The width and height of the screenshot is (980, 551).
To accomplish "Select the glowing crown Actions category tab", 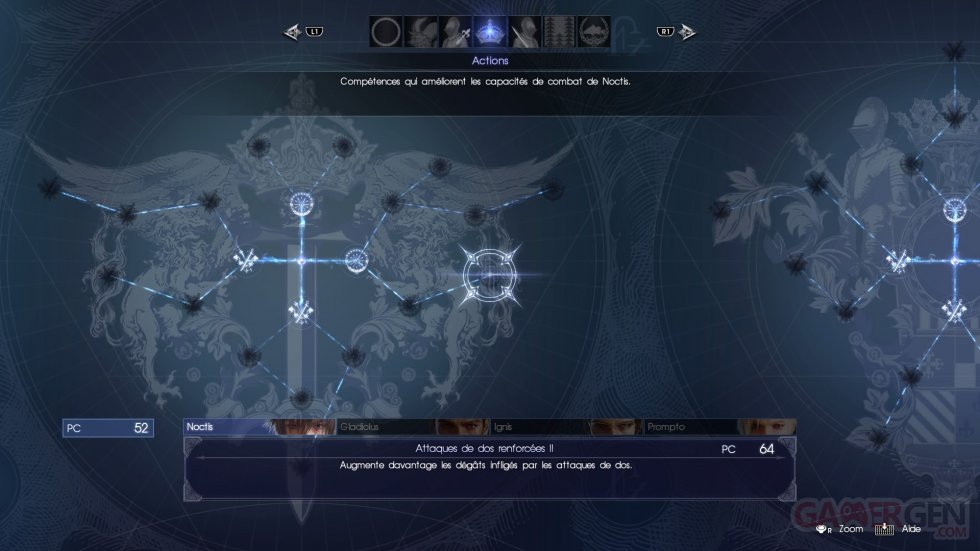I will click(490, 32).
